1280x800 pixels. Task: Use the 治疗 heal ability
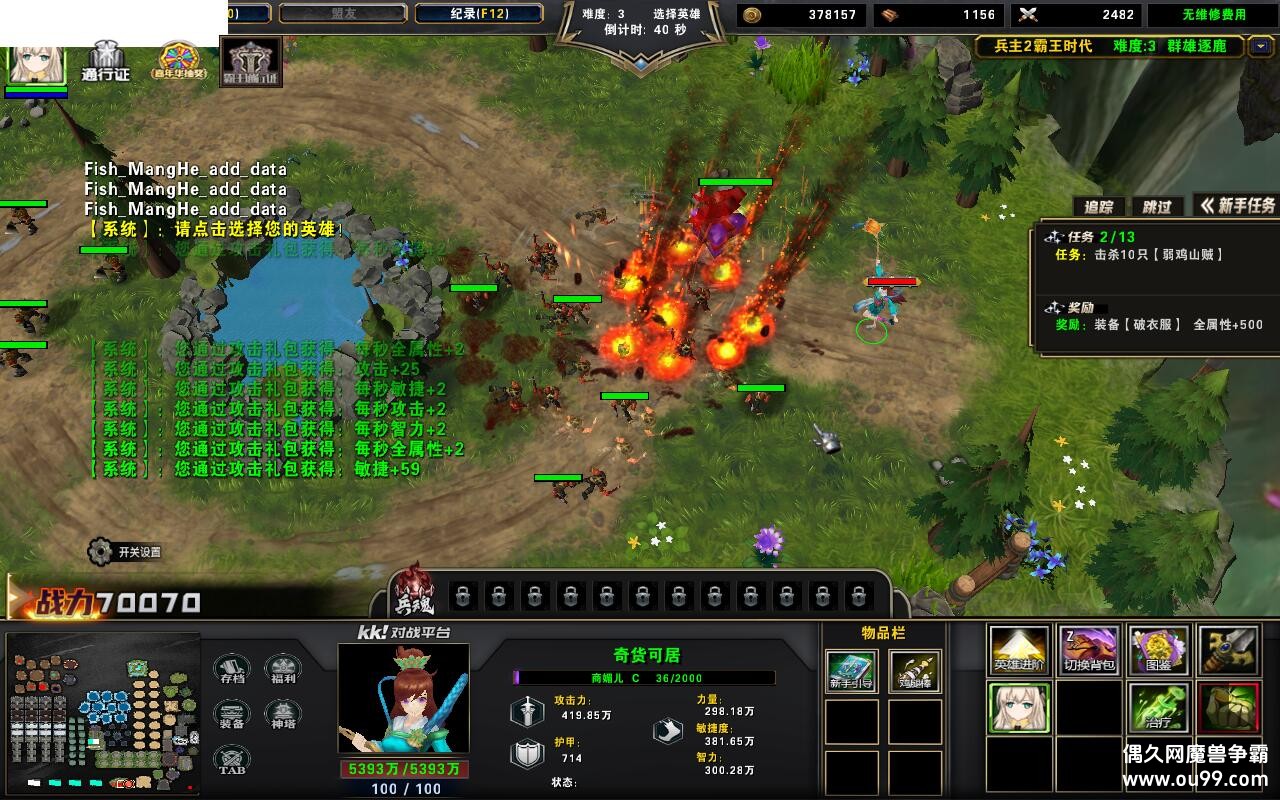[1159, 708]
